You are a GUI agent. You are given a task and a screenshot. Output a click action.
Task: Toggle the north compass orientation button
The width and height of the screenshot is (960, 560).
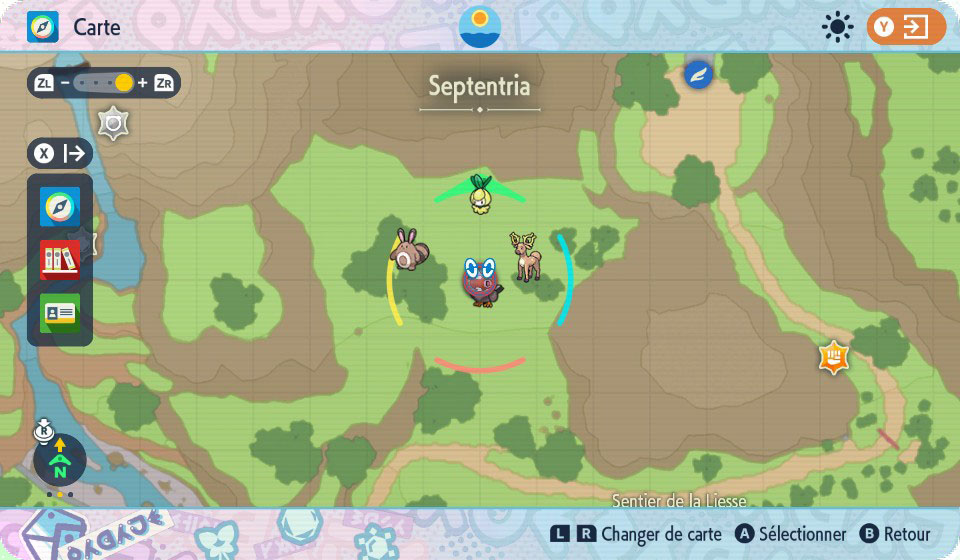[60, 460]
